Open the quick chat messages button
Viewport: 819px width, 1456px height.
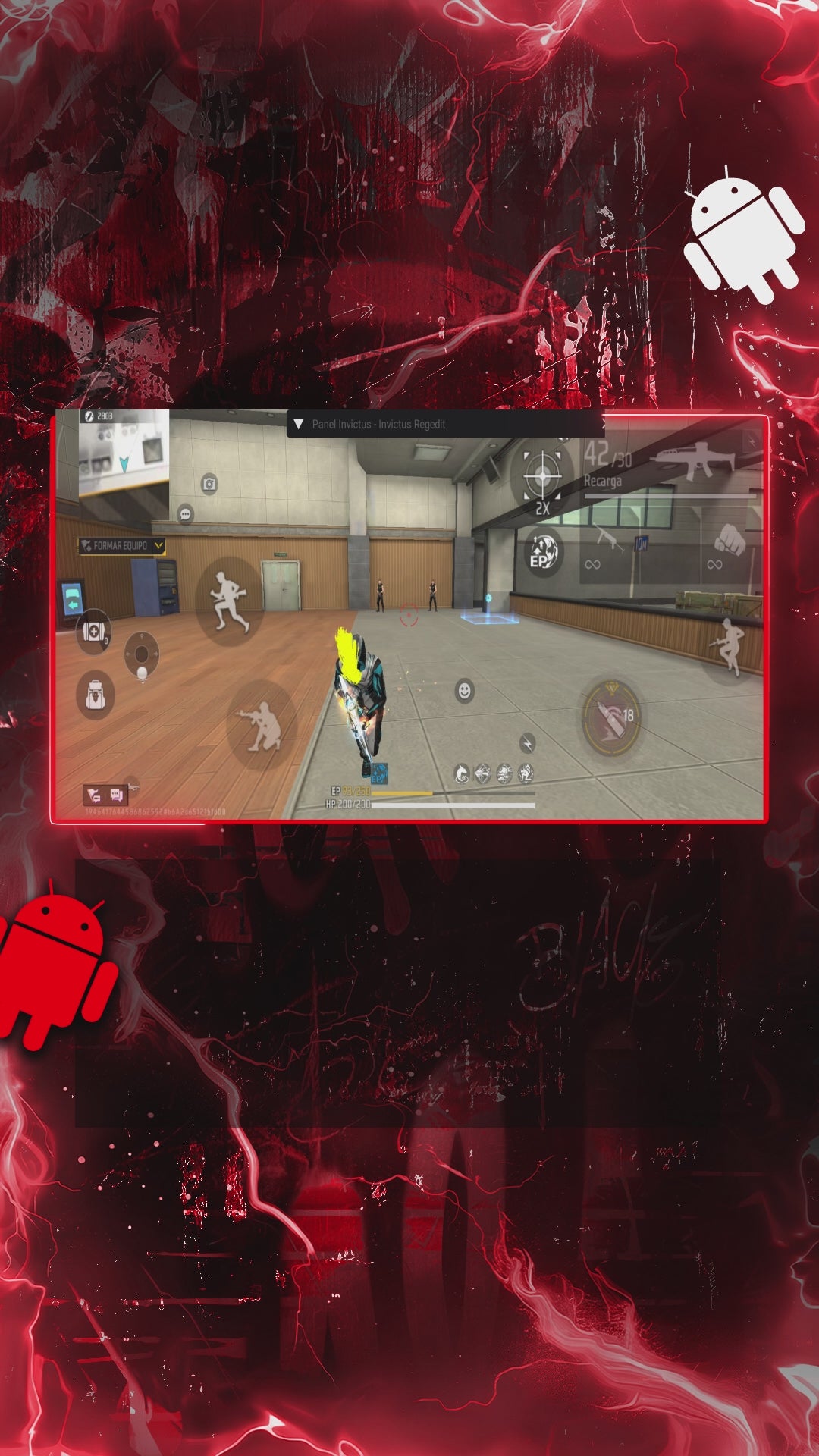(x=115, y=795)
